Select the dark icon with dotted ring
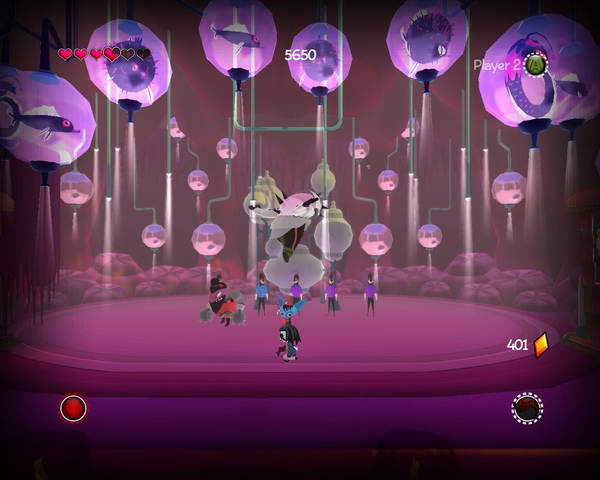This screenshot has width=600, height=480. pos(527,408)
